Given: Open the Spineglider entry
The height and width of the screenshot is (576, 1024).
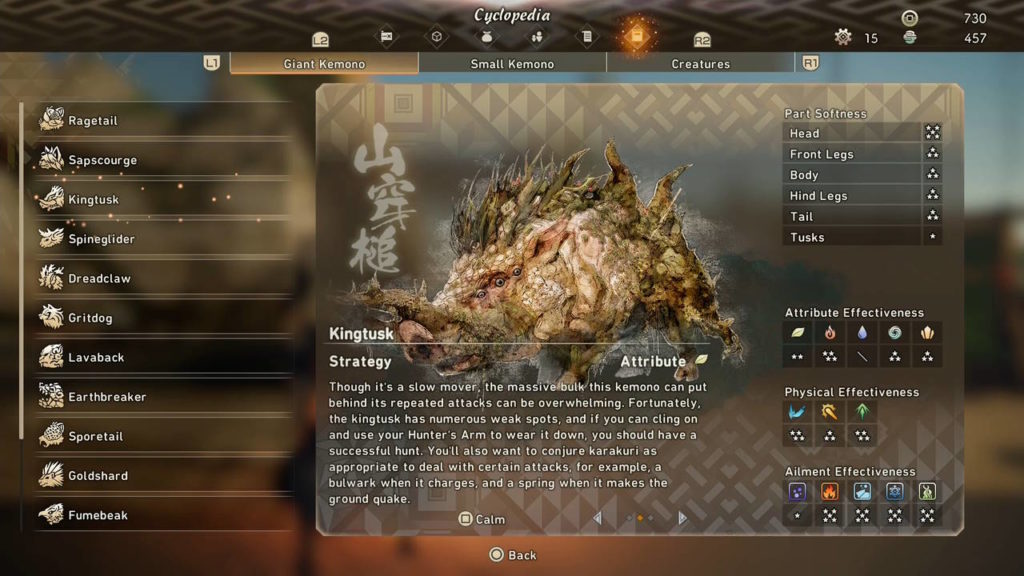Looking at the screenshot, I should 101,239.
